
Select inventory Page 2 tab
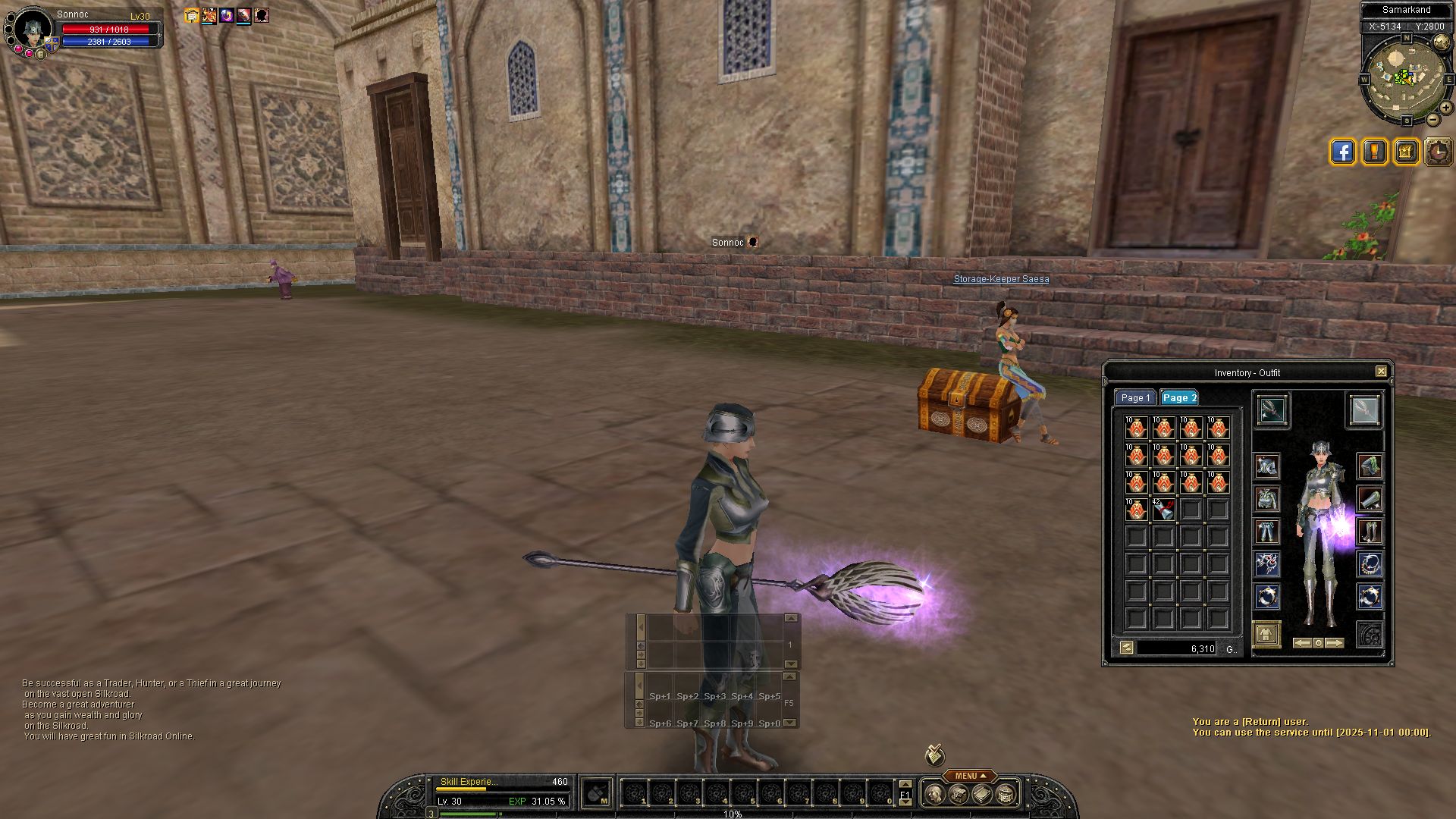1179,398
